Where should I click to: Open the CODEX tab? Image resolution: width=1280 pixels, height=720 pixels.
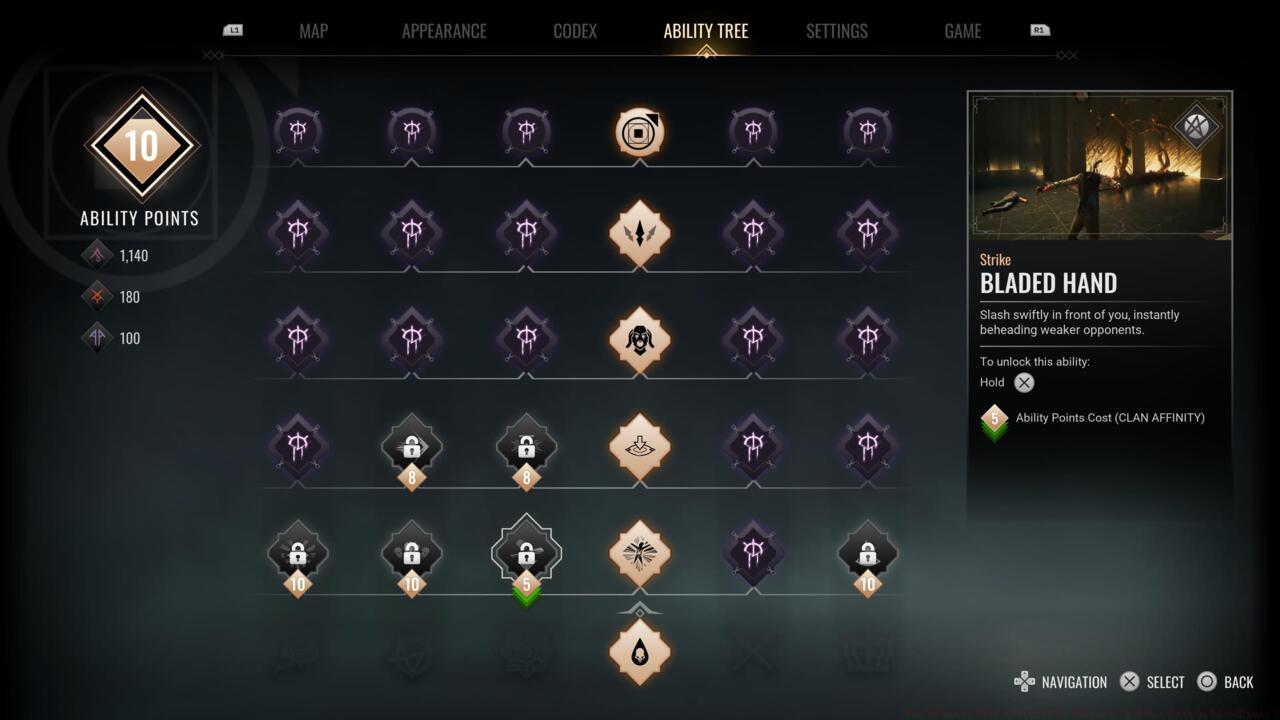tap(574, 31)
